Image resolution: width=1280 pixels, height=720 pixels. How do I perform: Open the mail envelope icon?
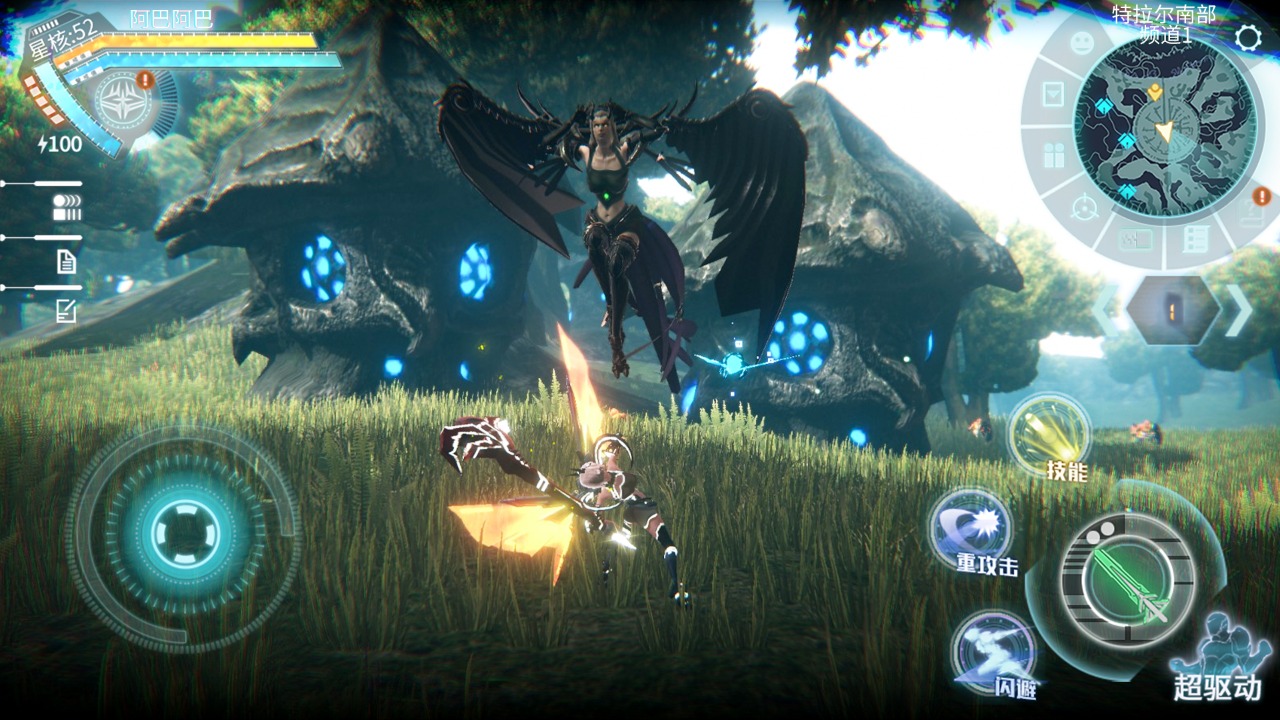(x=1053, y=95)
